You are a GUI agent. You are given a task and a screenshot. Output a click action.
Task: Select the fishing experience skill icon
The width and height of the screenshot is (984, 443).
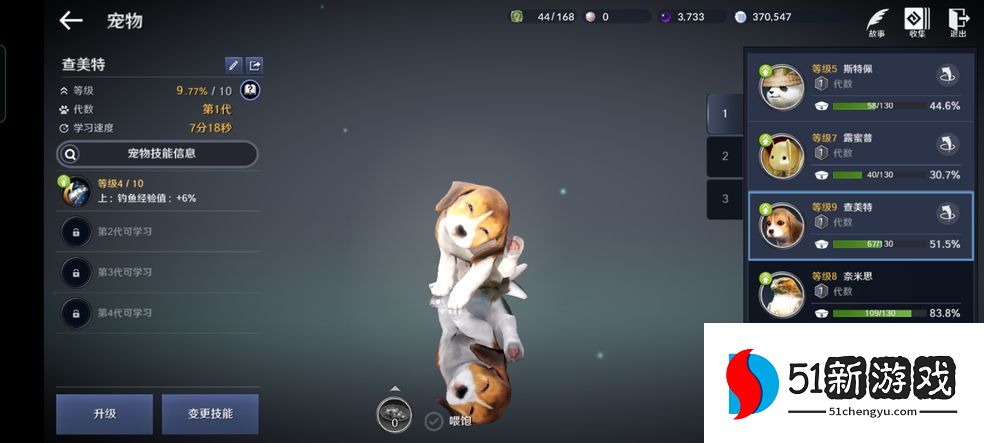[x=77, y=191]
